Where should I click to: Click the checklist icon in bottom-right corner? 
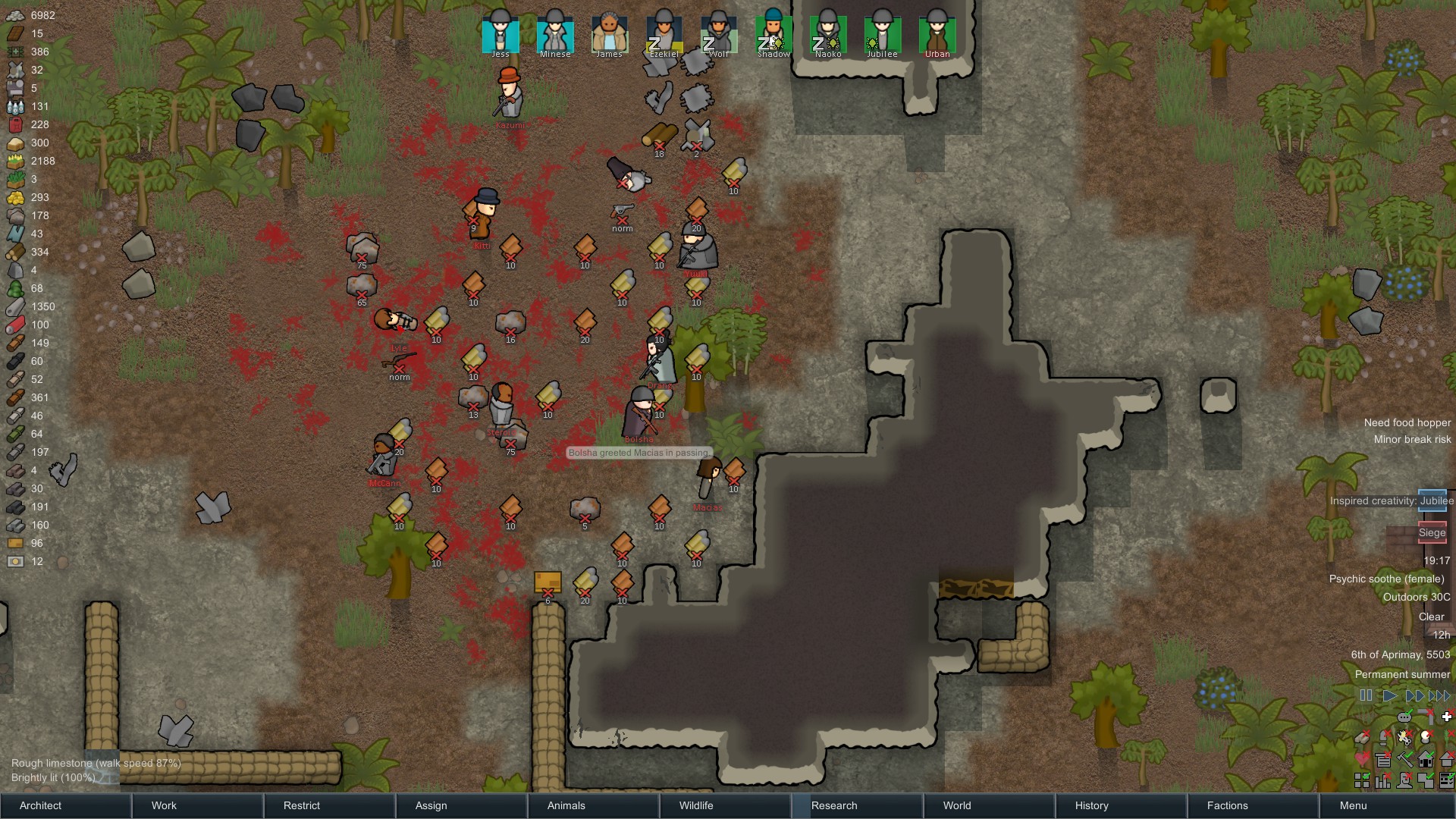click(1446, 781)
